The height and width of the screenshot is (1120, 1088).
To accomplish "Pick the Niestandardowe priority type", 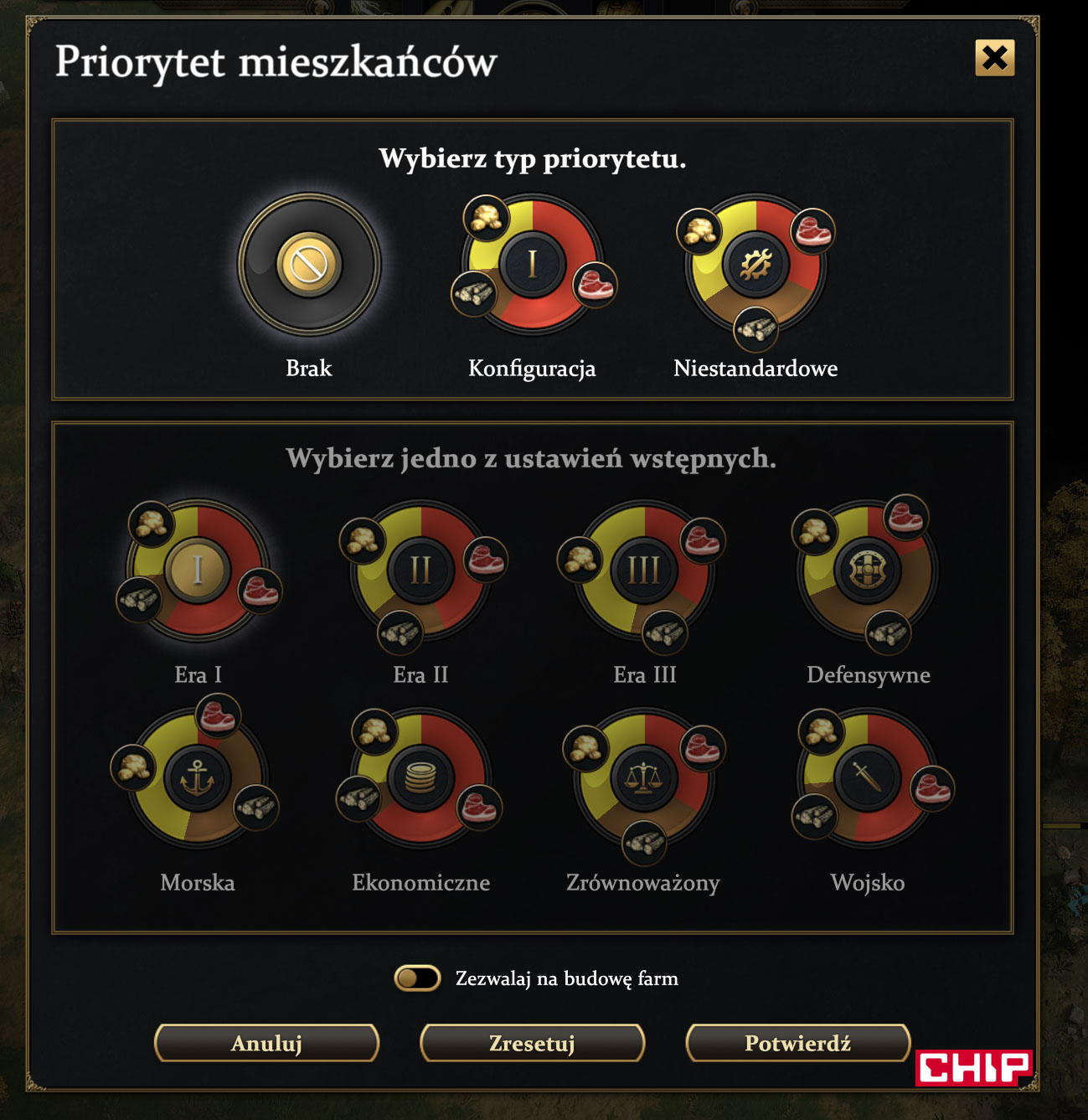I will coord(755,265).
